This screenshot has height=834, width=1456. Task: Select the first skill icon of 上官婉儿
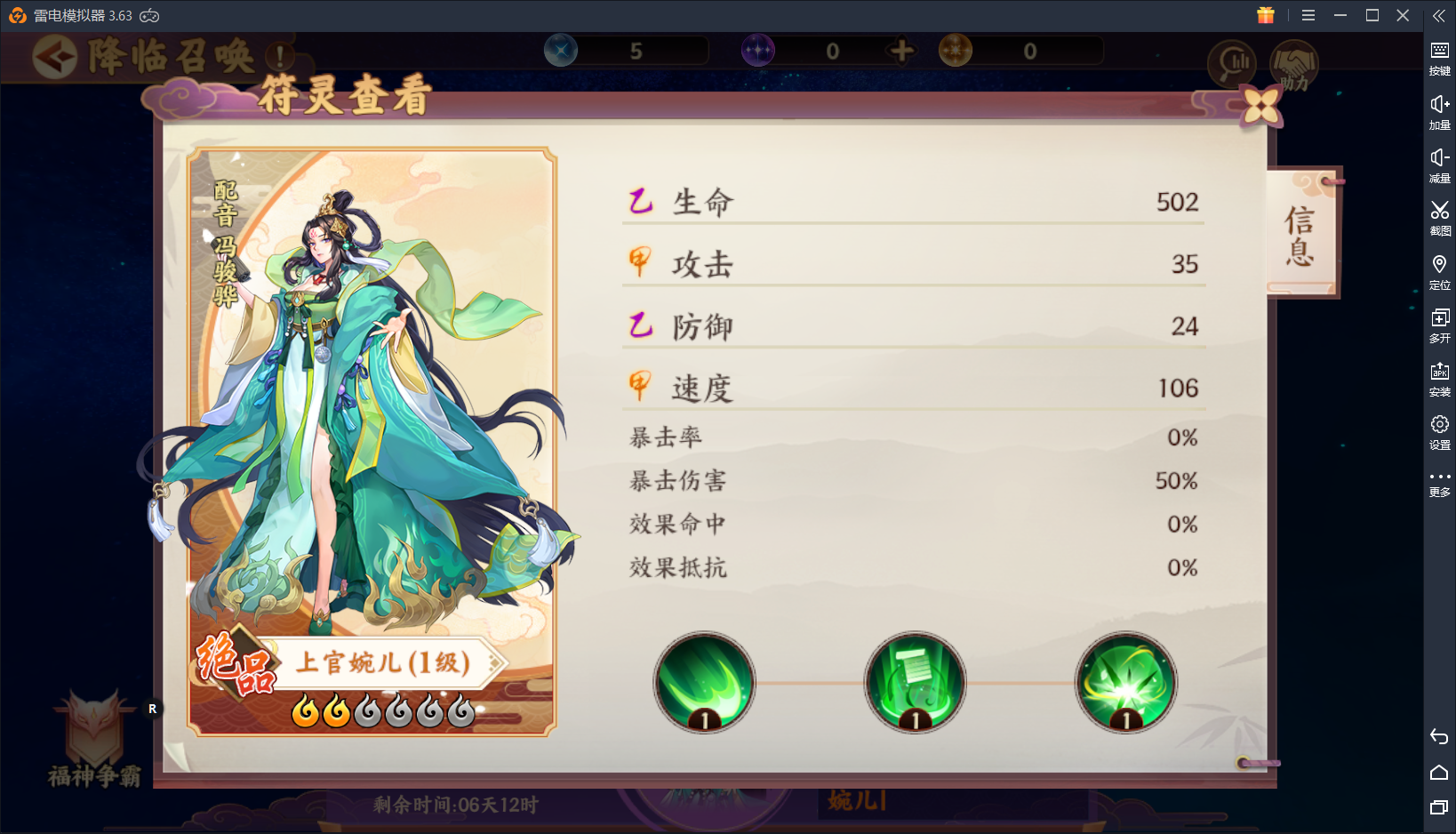click(704, 683)
